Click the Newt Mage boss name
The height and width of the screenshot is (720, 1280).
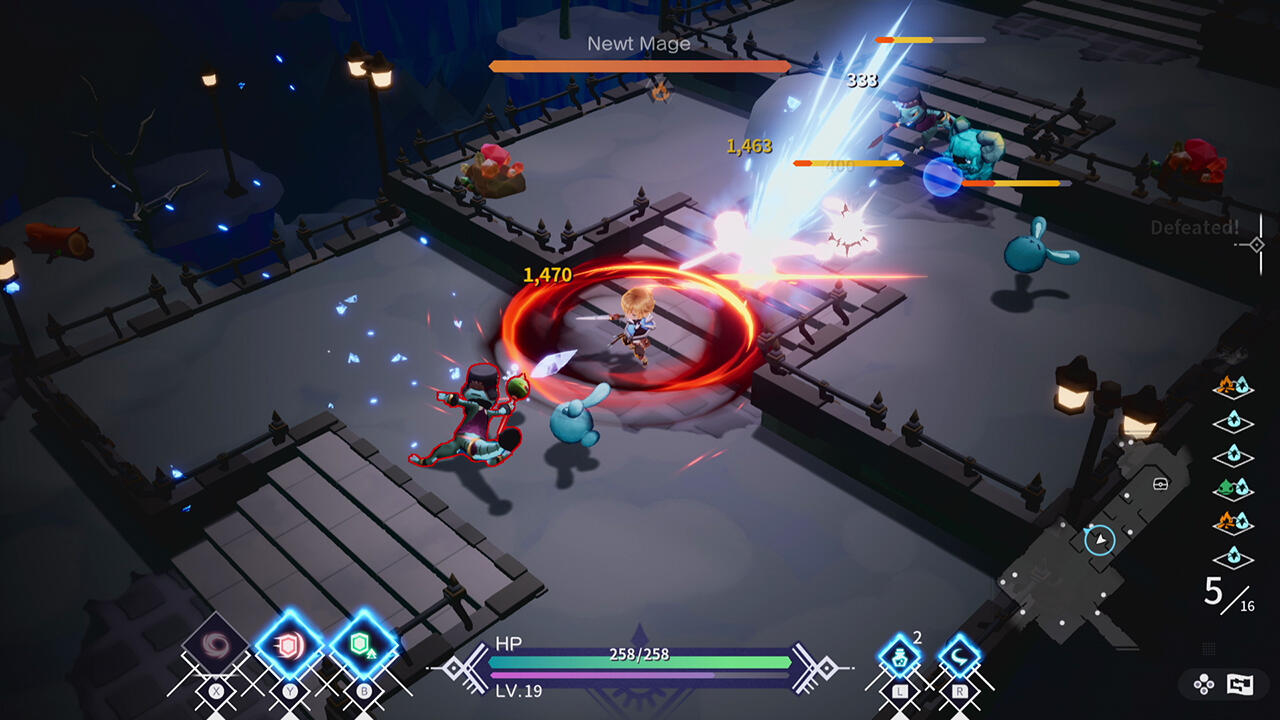tap(639, 43)
